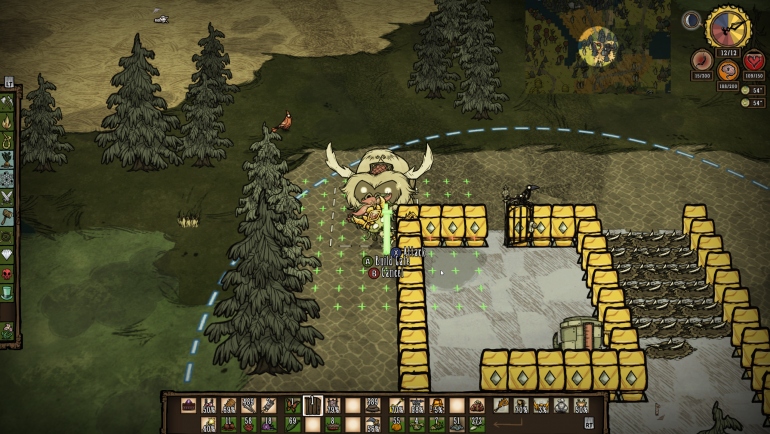Open the minimap in the corner
The width and height of the screenshot is (770, 434).
pos(598,45)
